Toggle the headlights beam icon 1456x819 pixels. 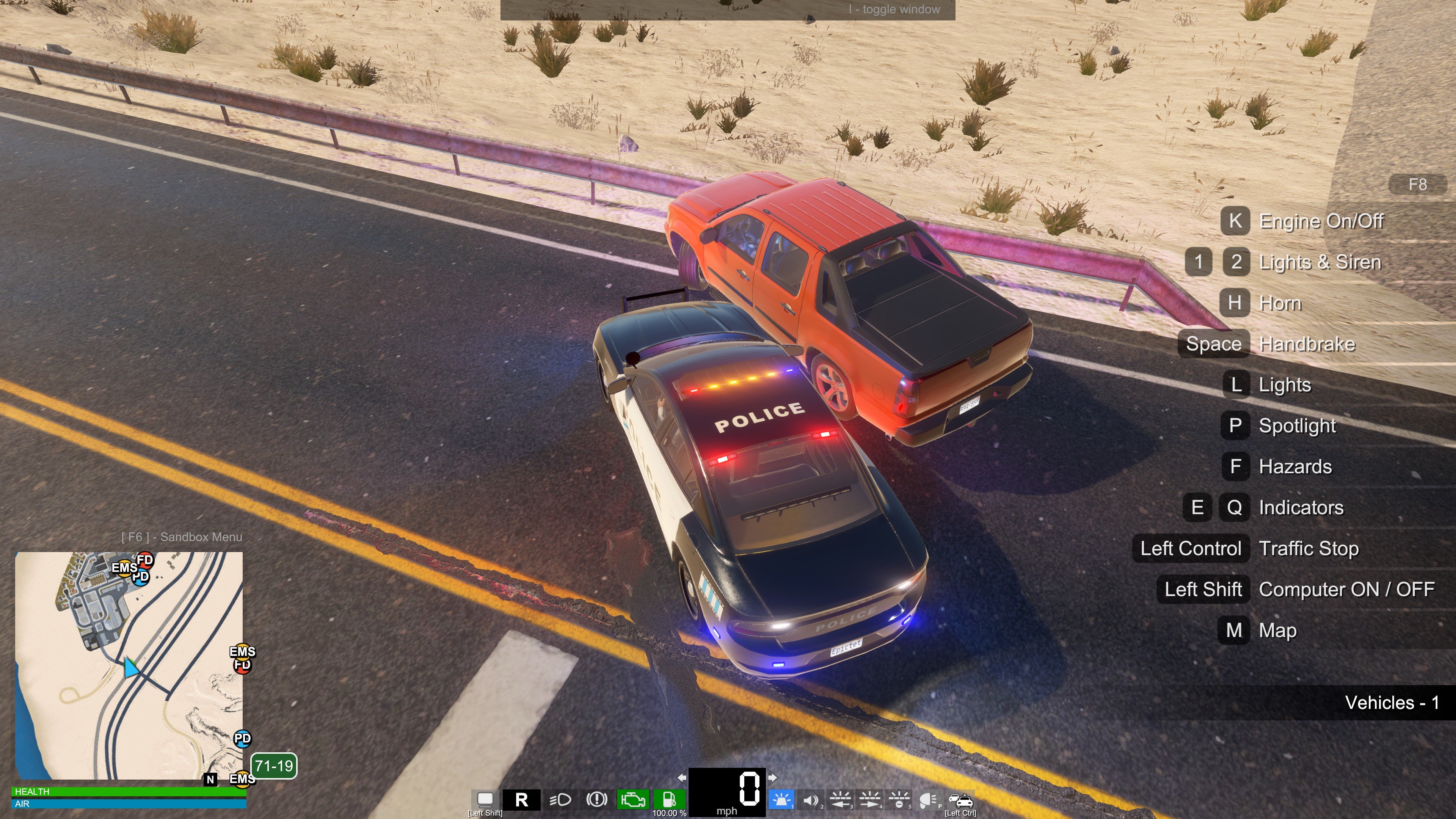pos(560,800)
